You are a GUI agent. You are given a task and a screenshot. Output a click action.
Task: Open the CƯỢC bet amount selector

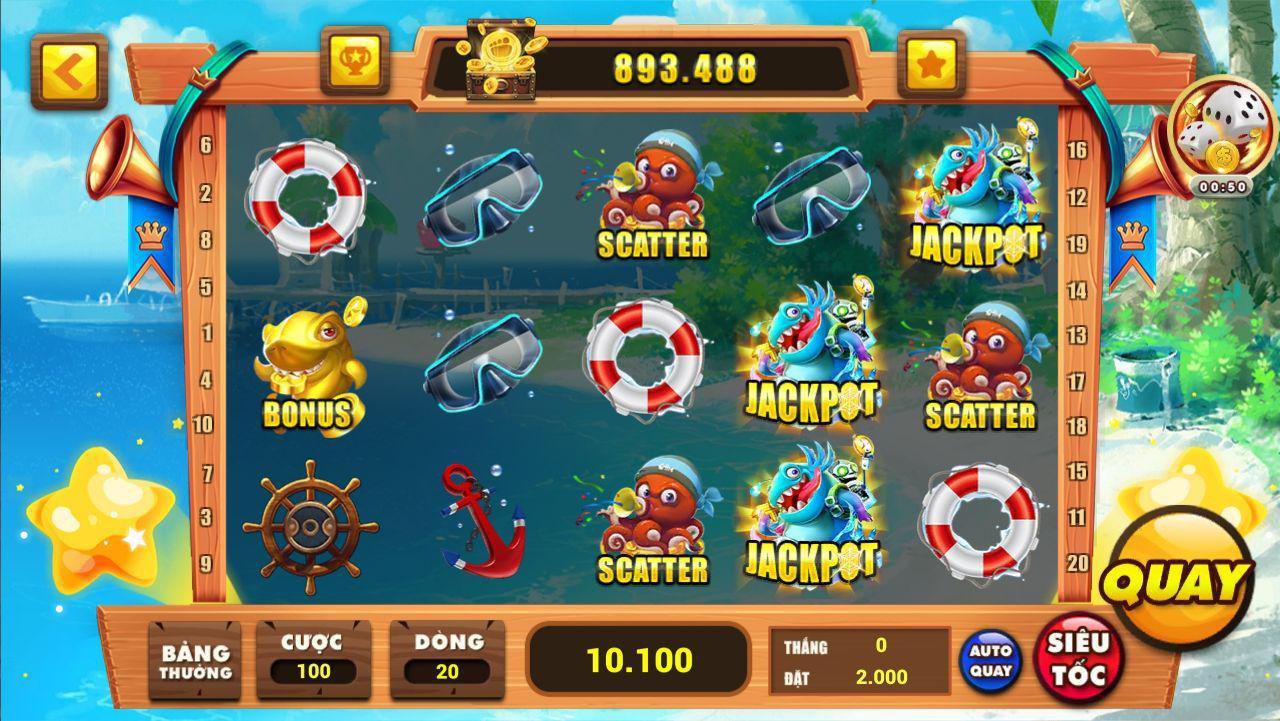click(x=313, y=660)
